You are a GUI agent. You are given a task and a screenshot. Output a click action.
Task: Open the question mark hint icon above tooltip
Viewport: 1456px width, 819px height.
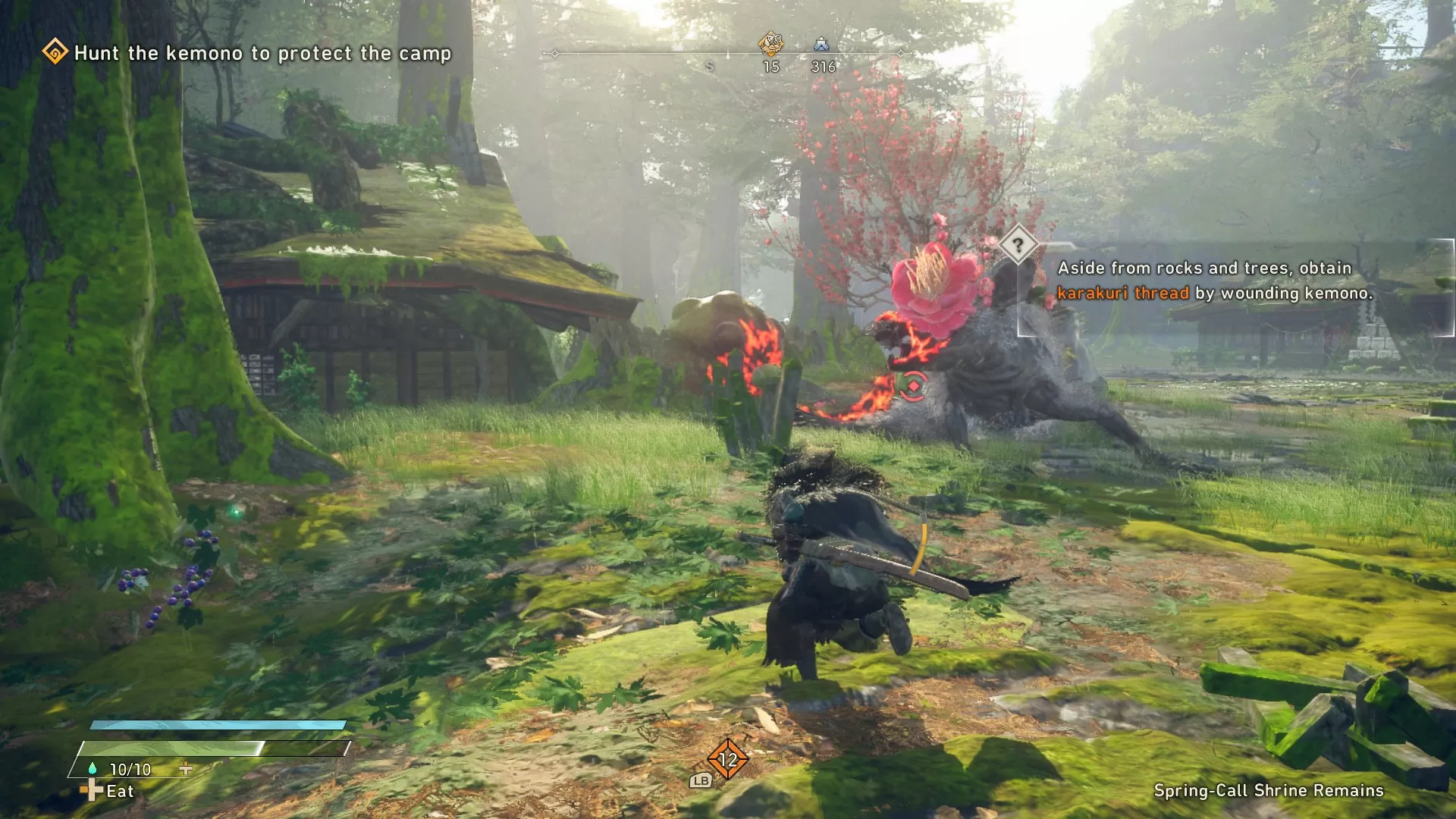pyautogui.click(x=1017, y=245)
